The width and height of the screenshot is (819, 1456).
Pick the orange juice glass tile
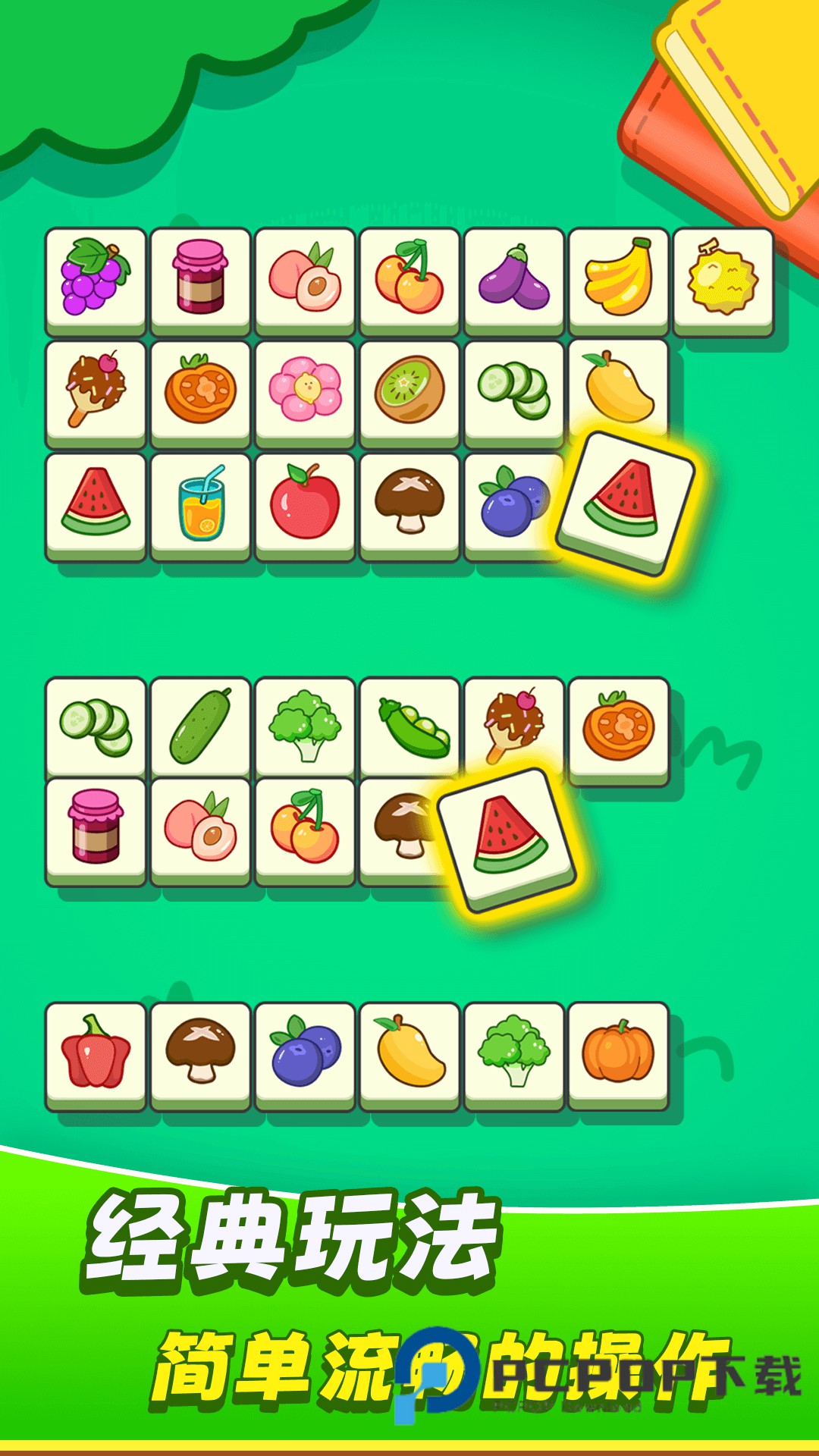coord(201,503)
